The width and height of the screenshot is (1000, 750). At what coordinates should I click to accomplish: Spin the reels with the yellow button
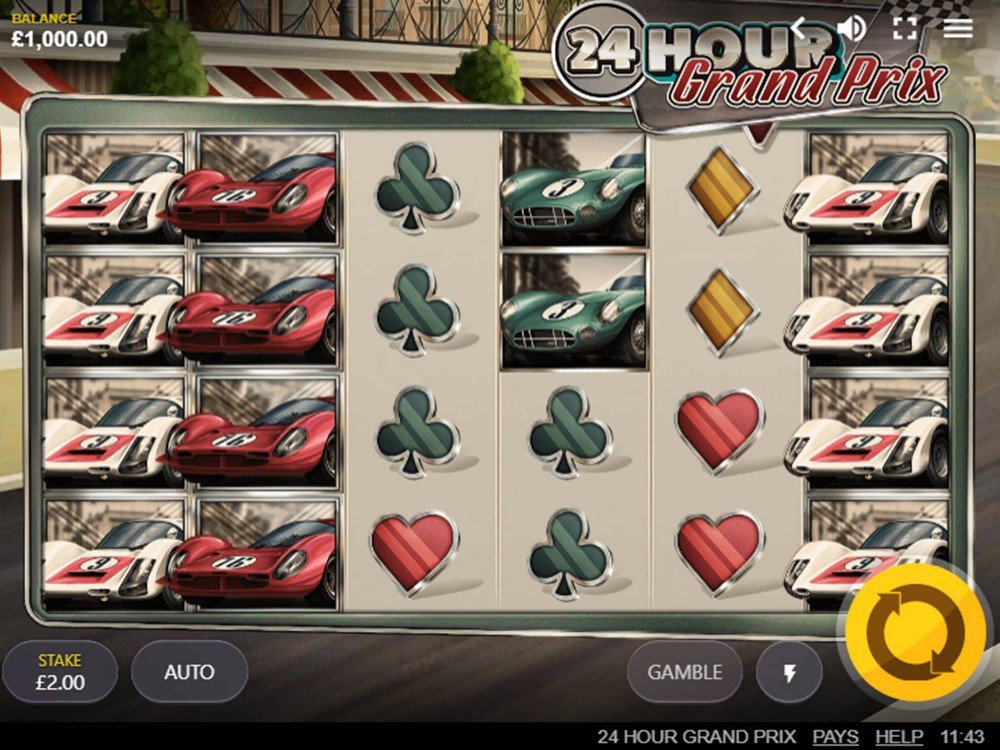pos(915,630)
